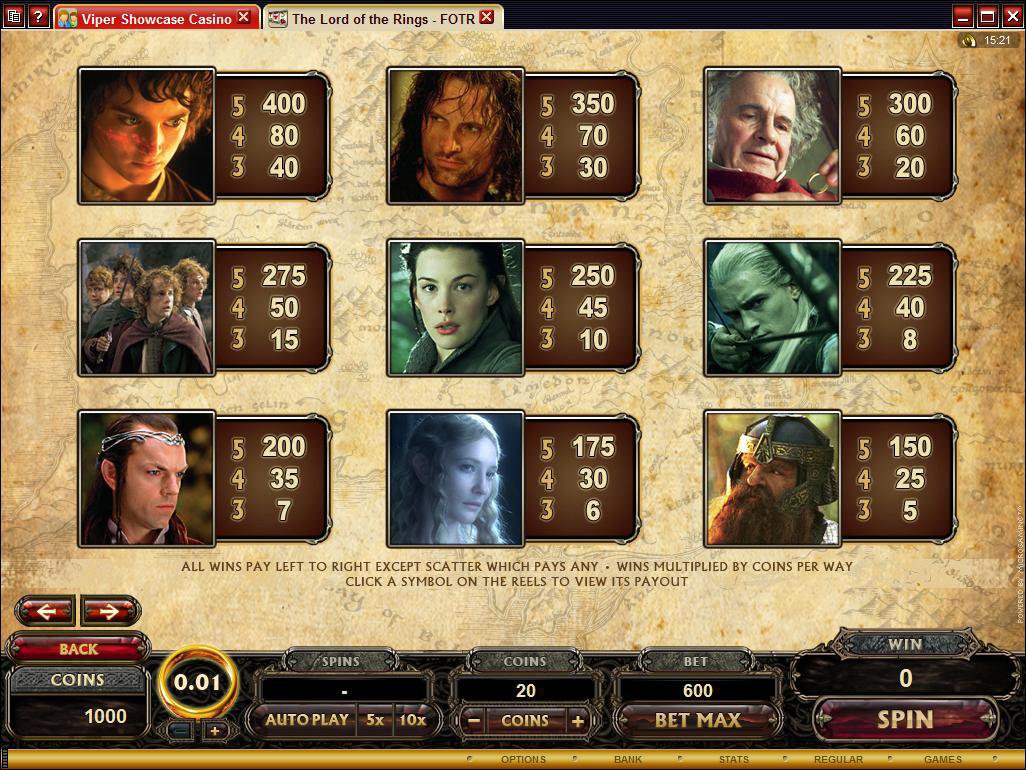Viewport: 1026px width, 770px height.
Task: Choose the 10x autoplay option
Action: [x=412, y=720]
